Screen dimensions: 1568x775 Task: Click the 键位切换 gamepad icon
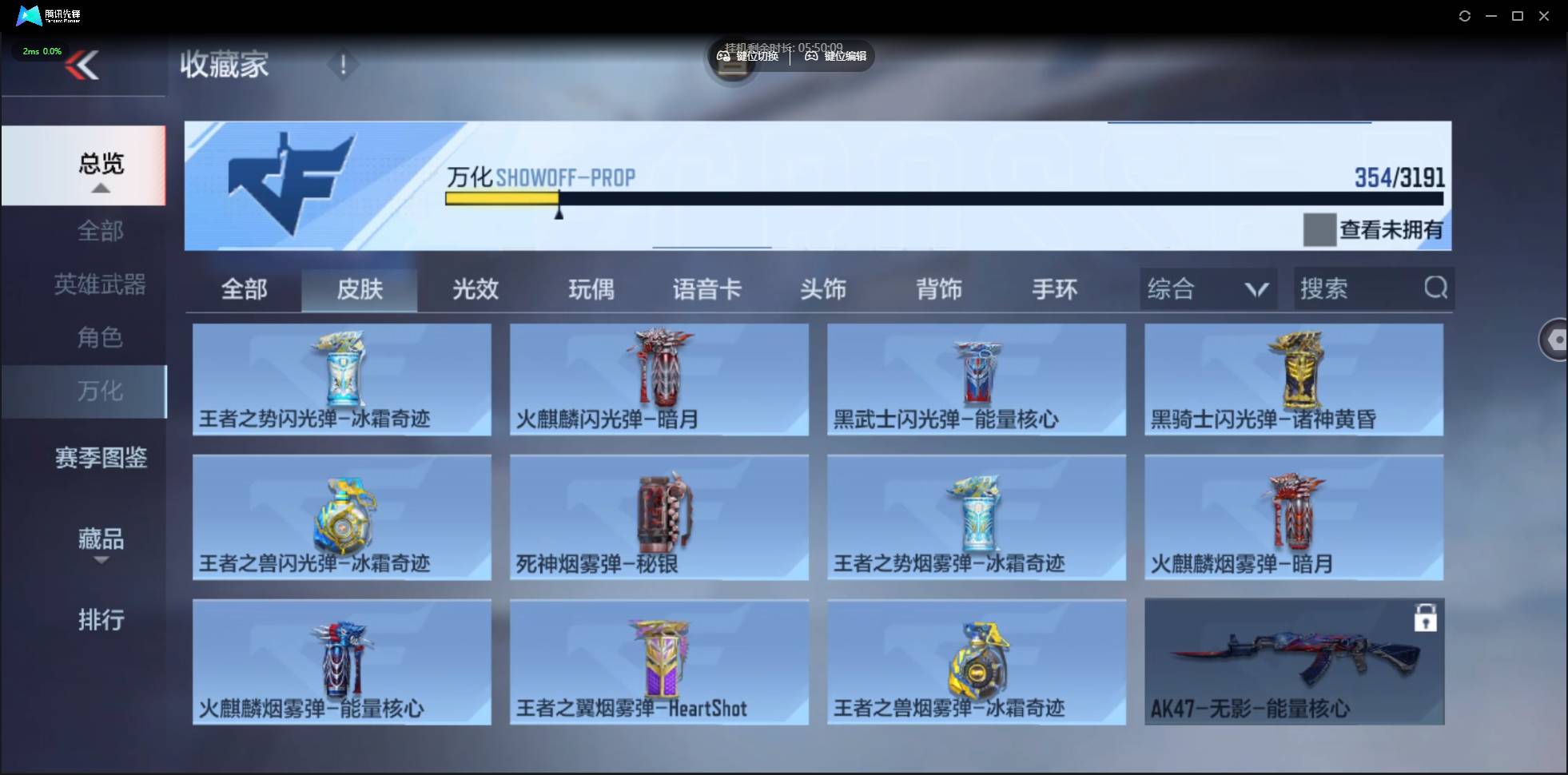[726, 56]
